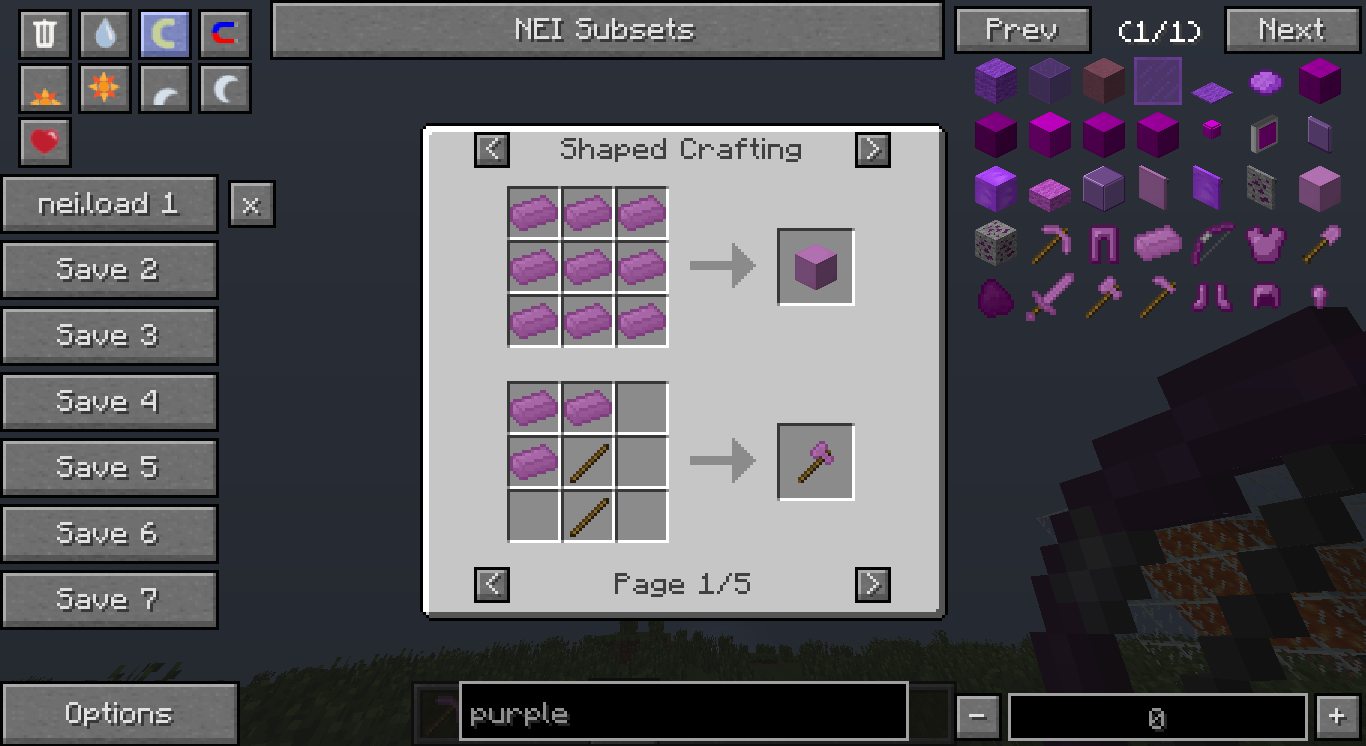Image resolution: width=1366 pixels, height=746 pixels.
Task: Enable magnet mode with the red icon
Action: pyautogui.click(x=224, y=32)
